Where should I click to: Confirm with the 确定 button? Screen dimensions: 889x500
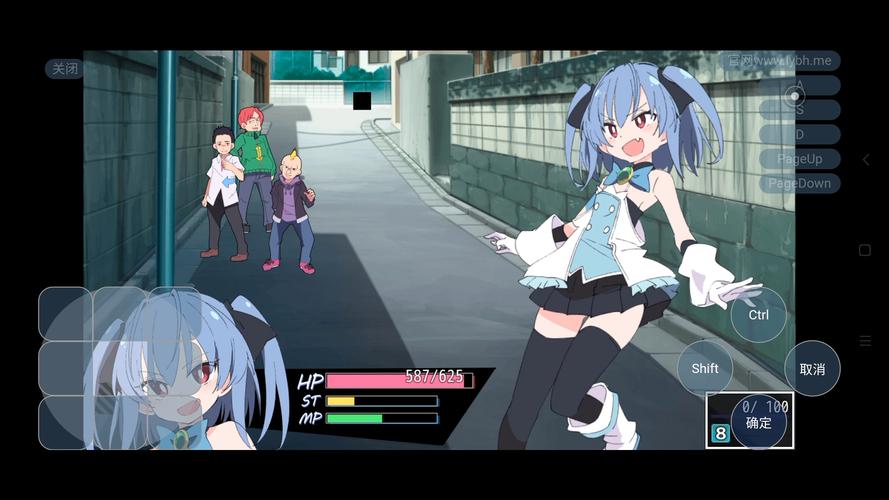click(x=758, y=422)
